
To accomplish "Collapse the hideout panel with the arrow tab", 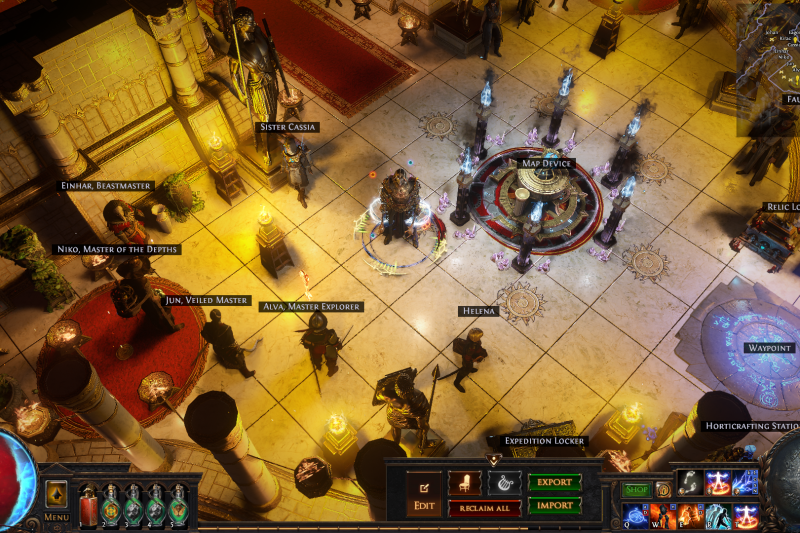I will point(493,459).
